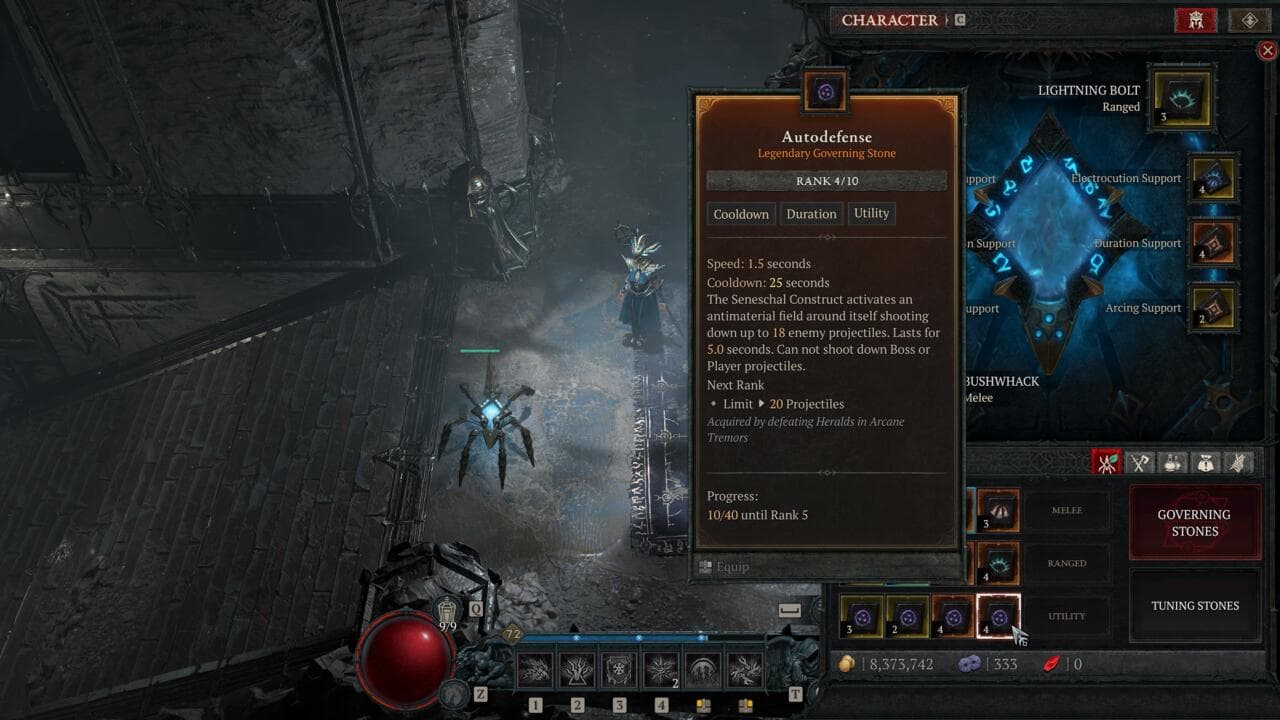Click the Electrocution Support stone icon
Screen dimensions: 1280x720
[1213, 178]
